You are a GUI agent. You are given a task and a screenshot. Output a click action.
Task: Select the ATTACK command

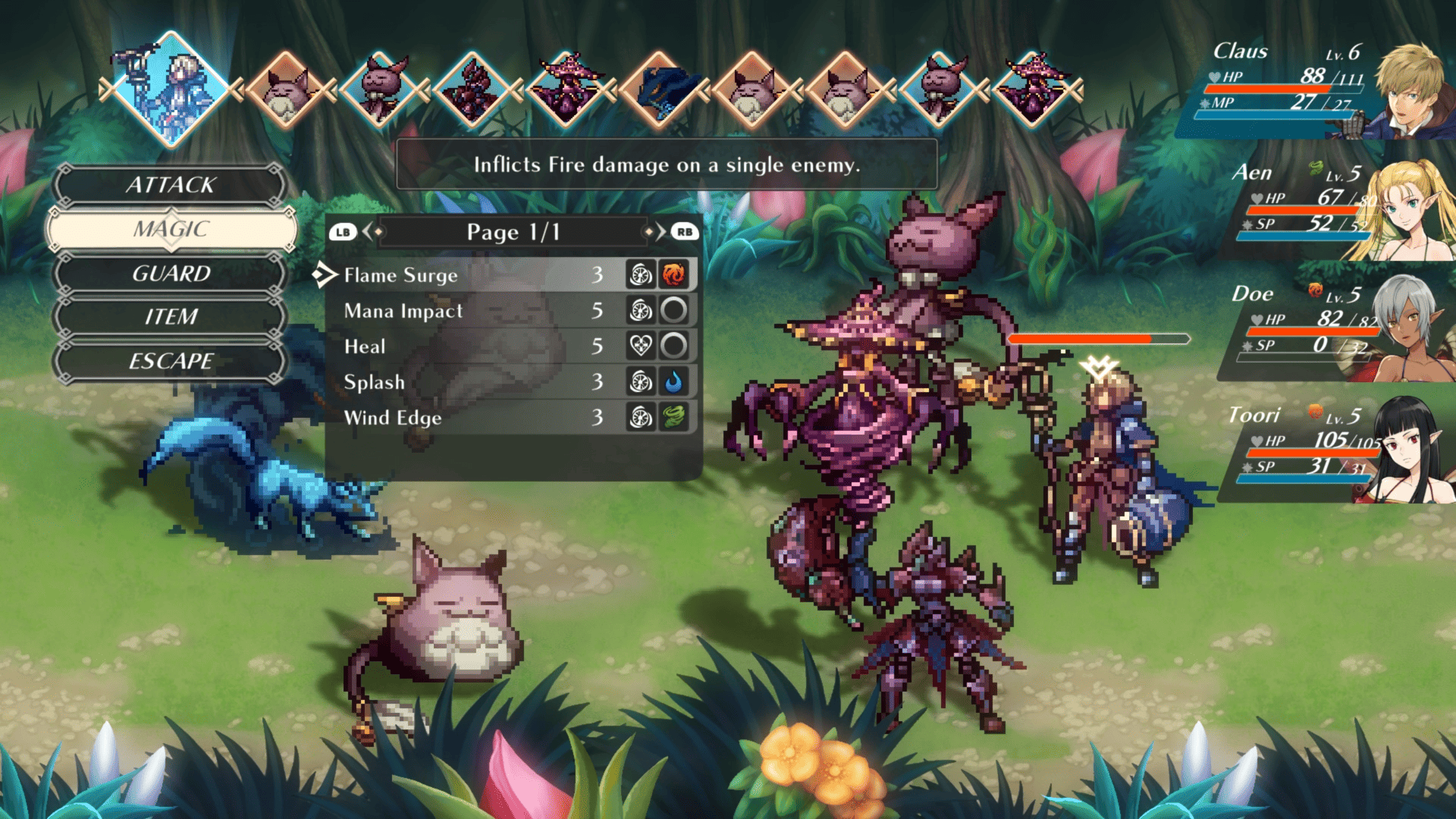[x=171, y=184]
